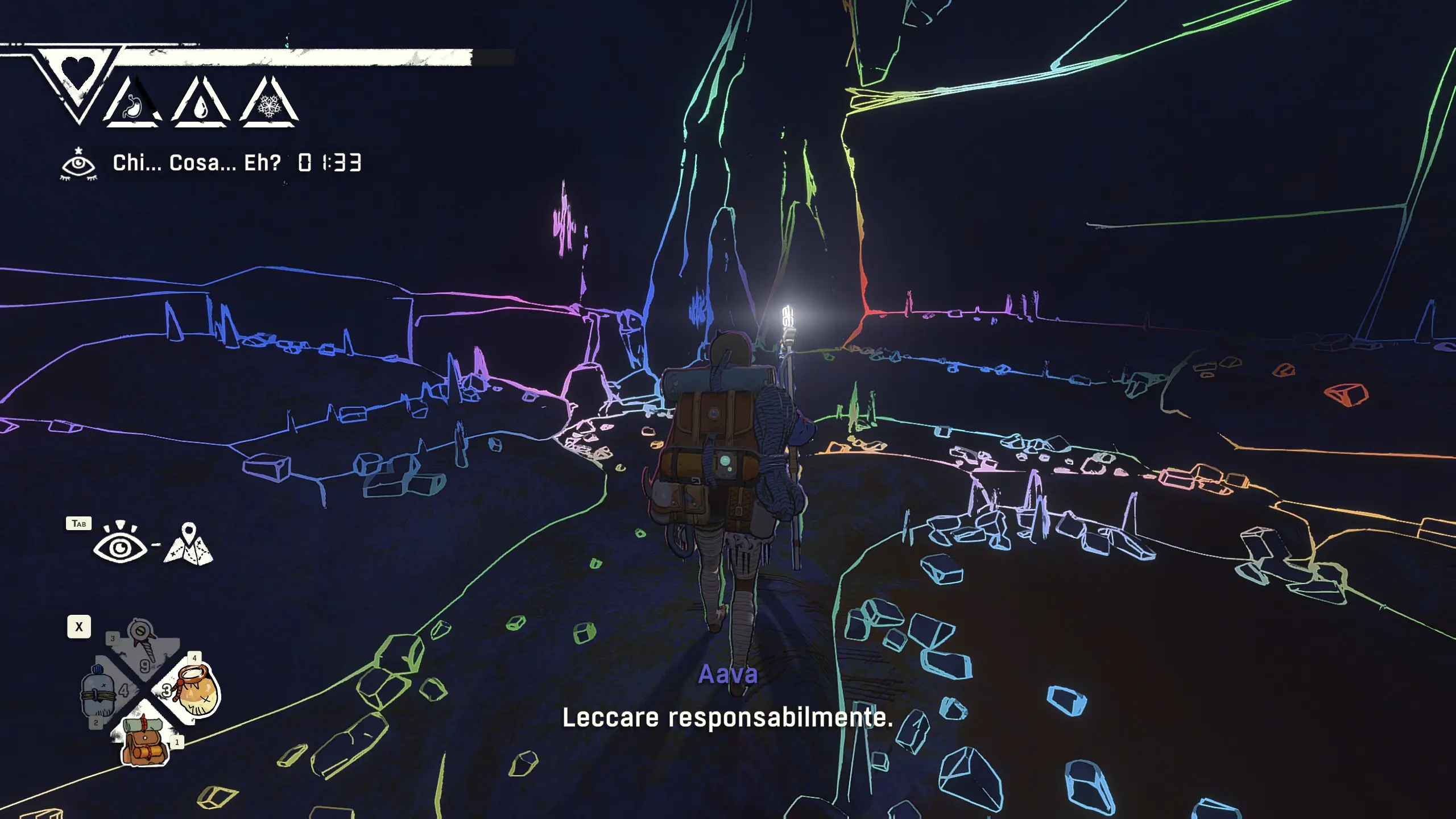Inspect the "Chi... Cosa... Eh?" status effect eye

point(78,164)
